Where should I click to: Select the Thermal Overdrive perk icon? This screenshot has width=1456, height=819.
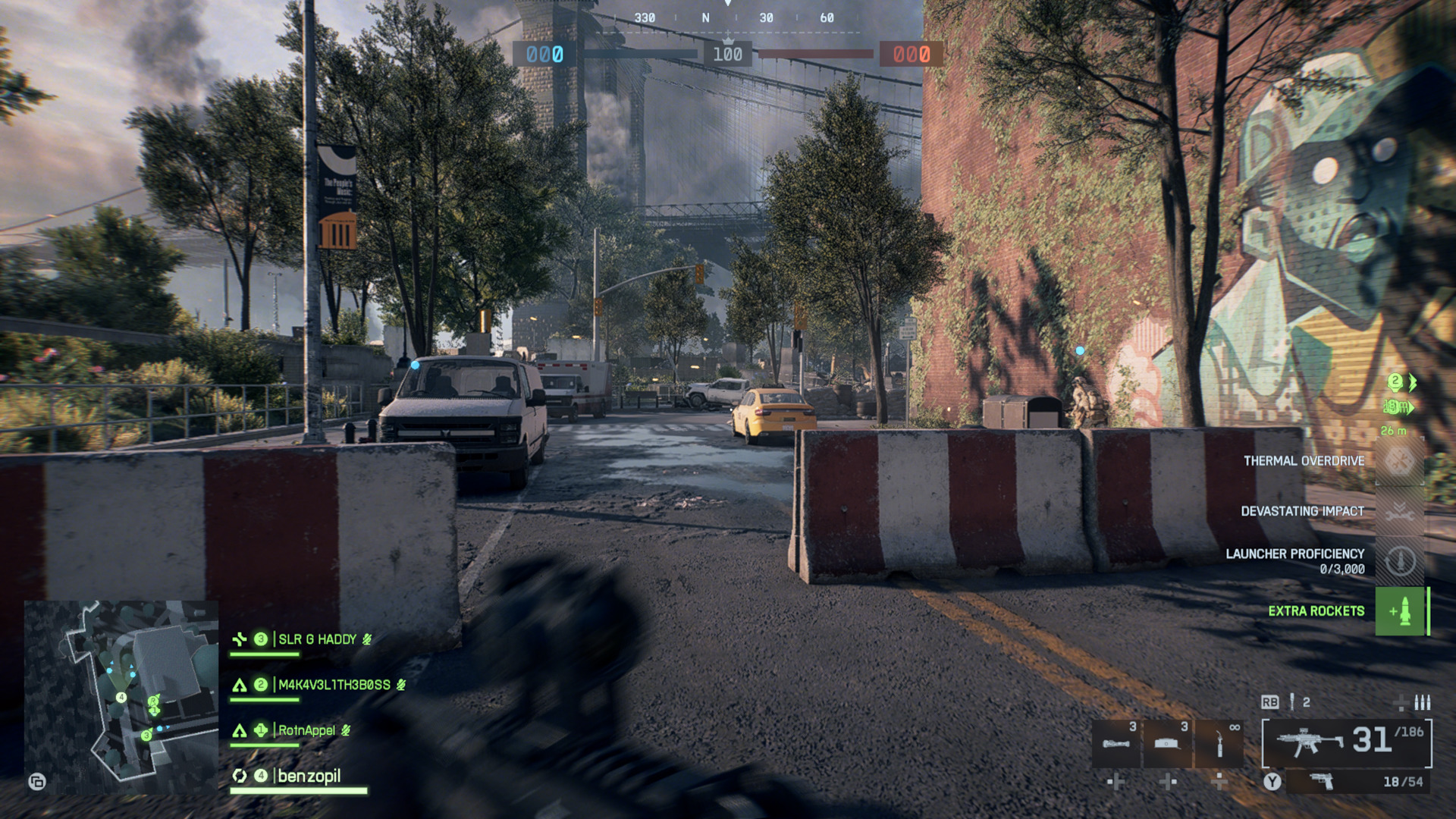(x=1400, y=461)
